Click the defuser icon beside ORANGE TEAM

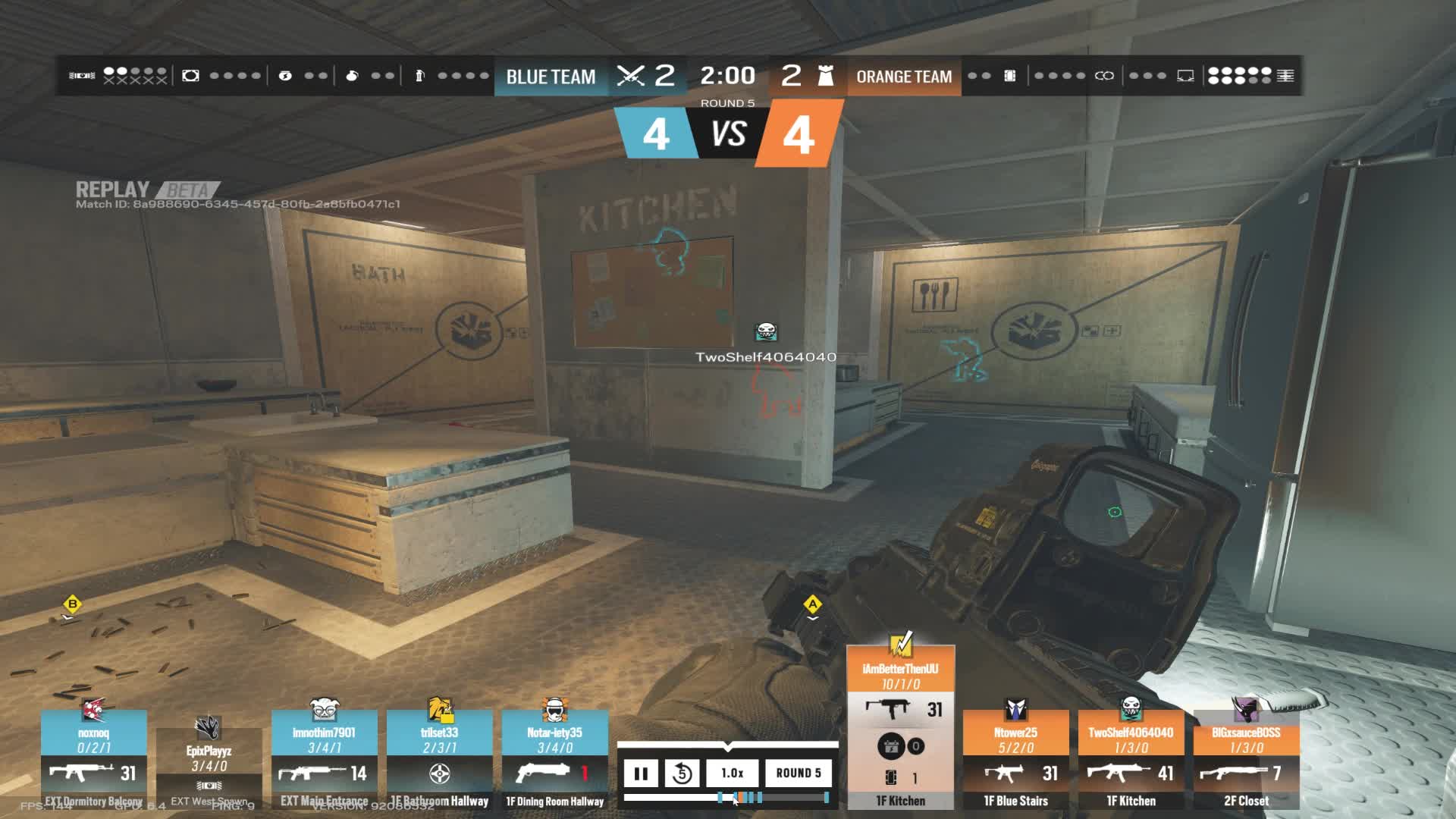coord(827,76)
